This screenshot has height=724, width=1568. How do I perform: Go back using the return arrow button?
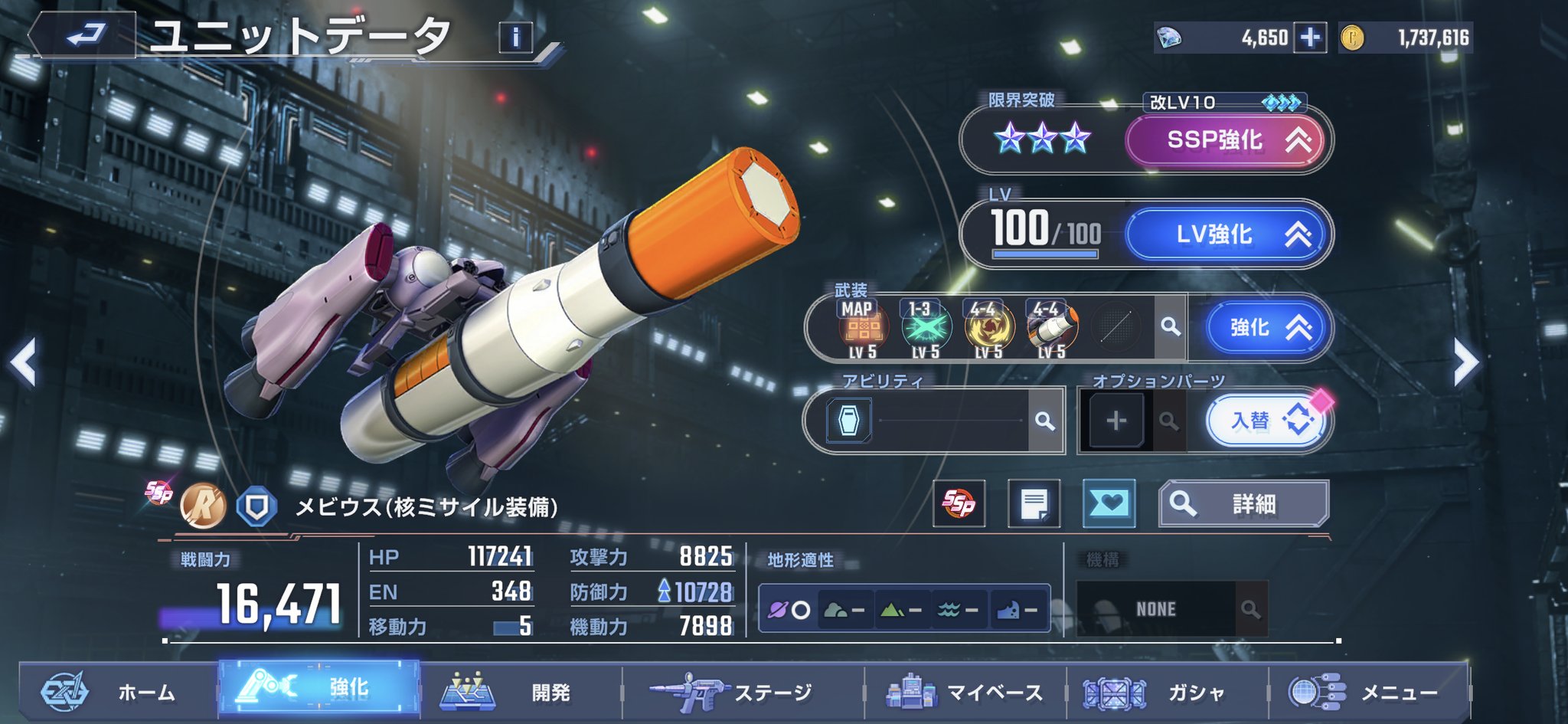(x=84, y=35)
